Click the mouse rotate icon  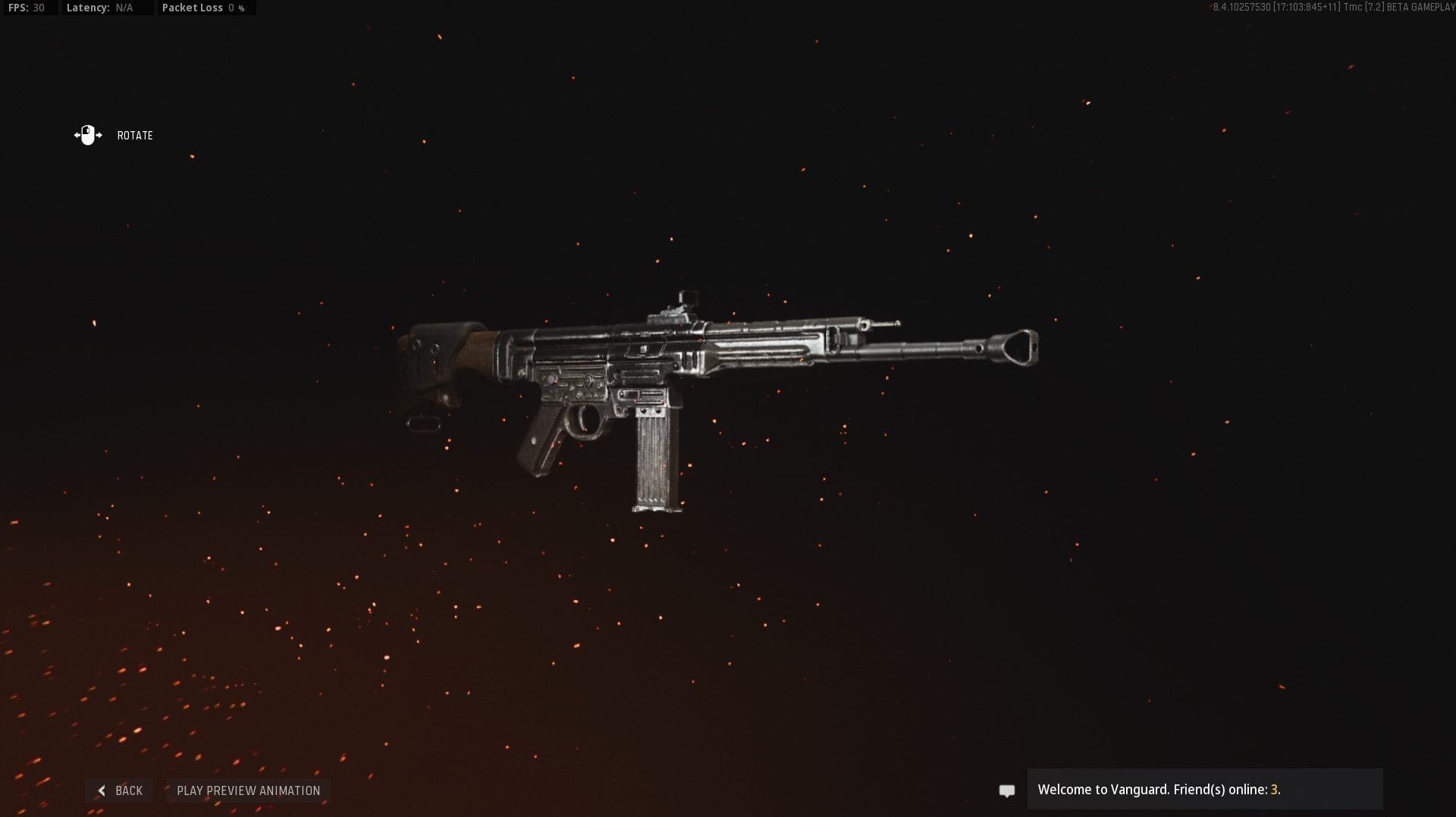pos(88,135)
